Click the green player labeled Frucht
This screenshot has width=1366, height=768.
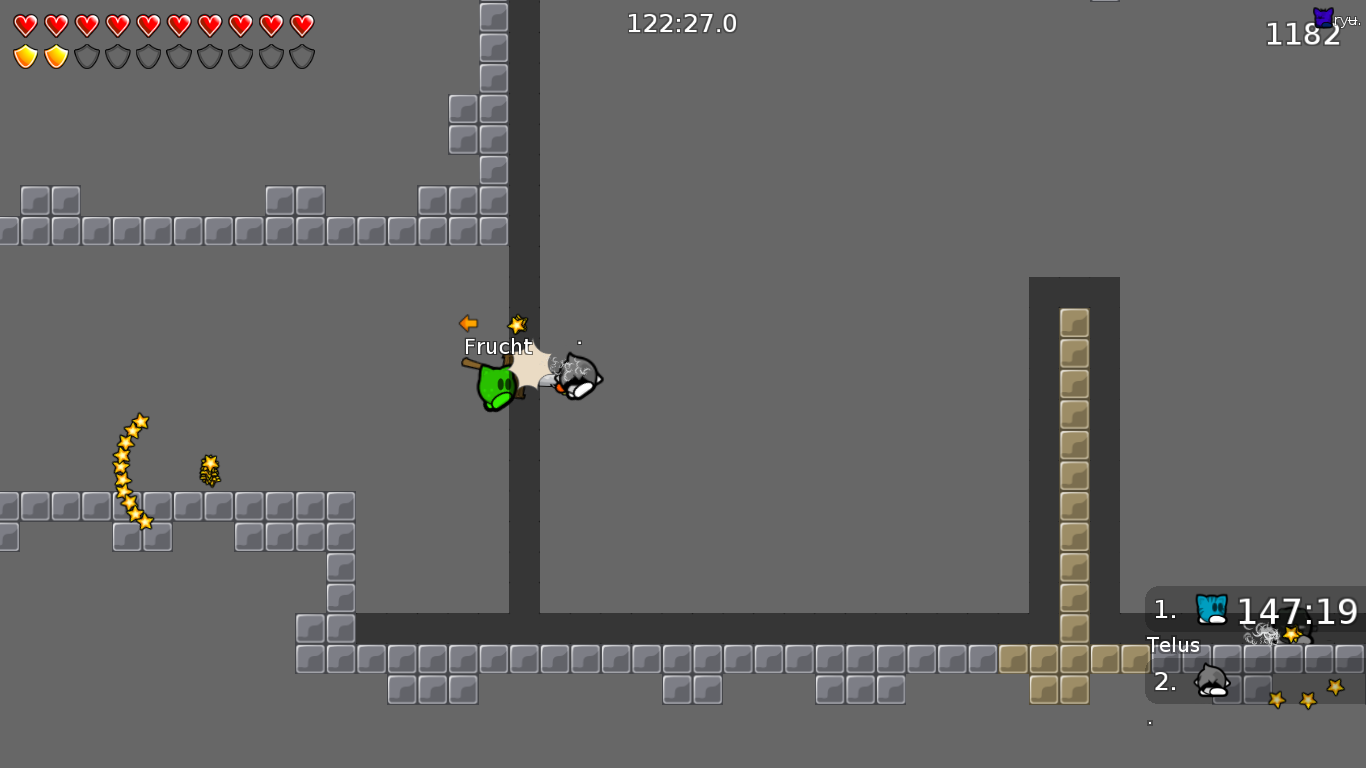point(497,390)
